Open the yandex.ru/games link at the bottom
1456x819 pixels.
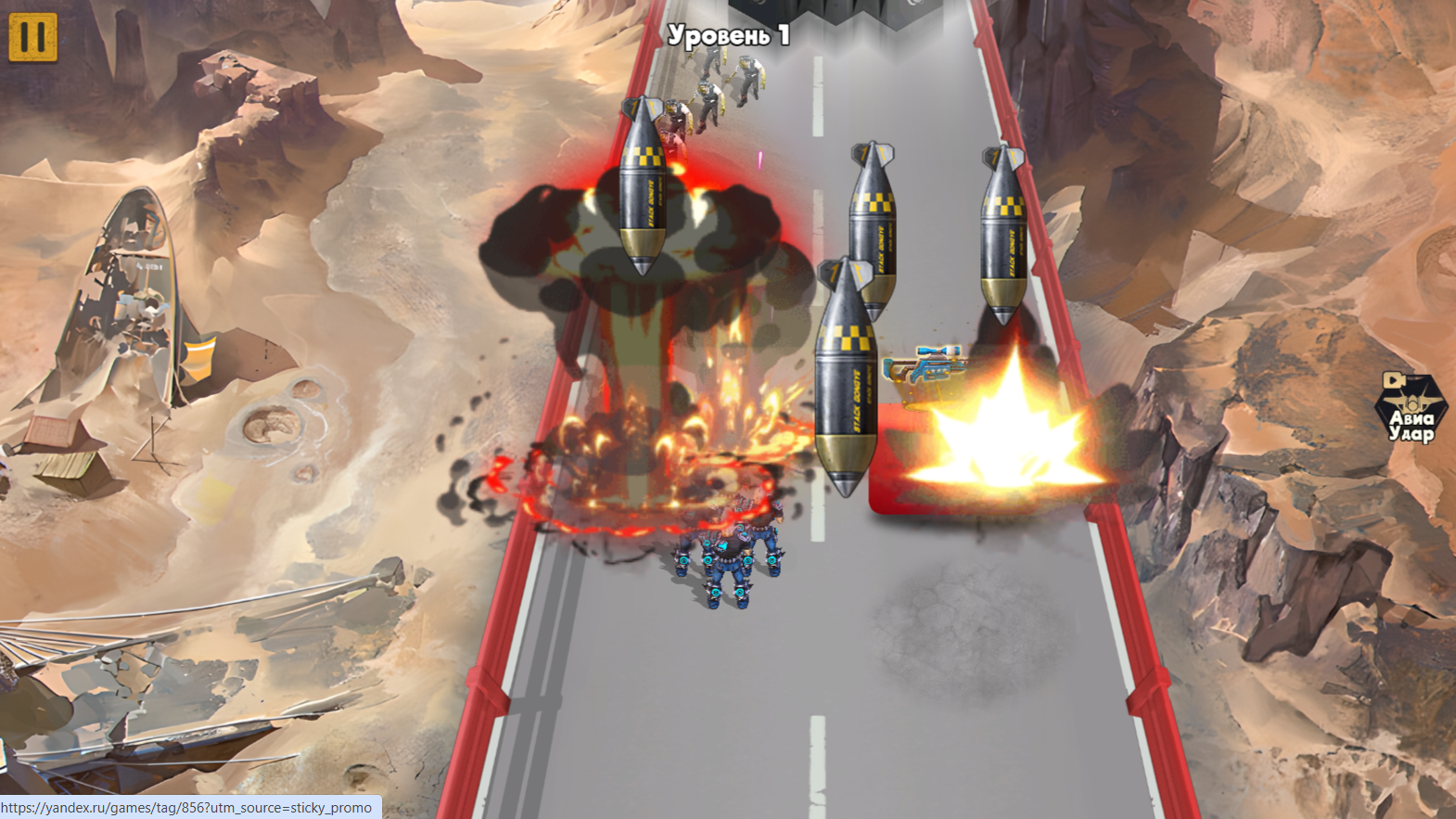tap(185, 807)
